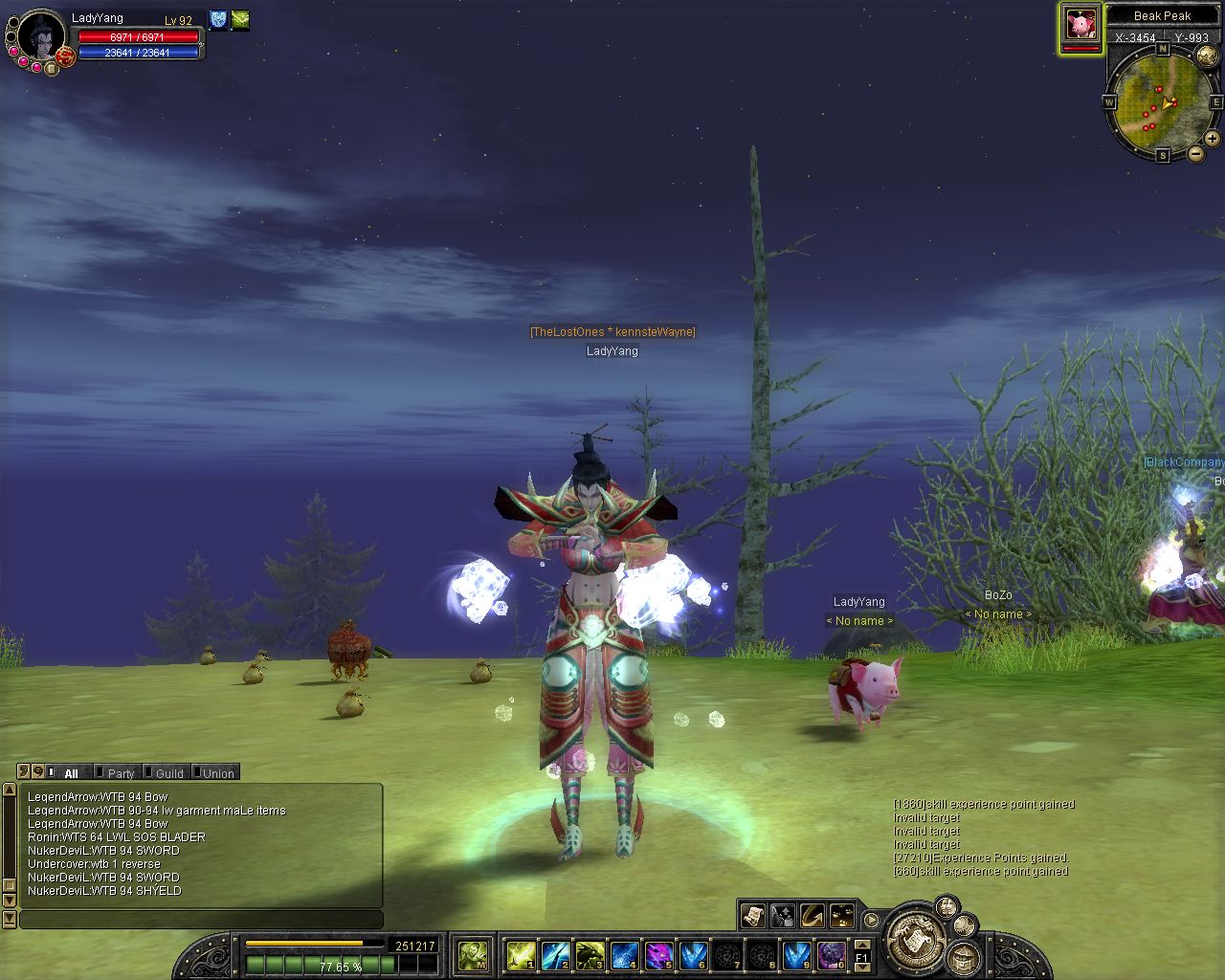The width and height of the screenshot is (1225, 980).
Task: Use the green dragon skill in slot 3
Action: pos(590,955)
